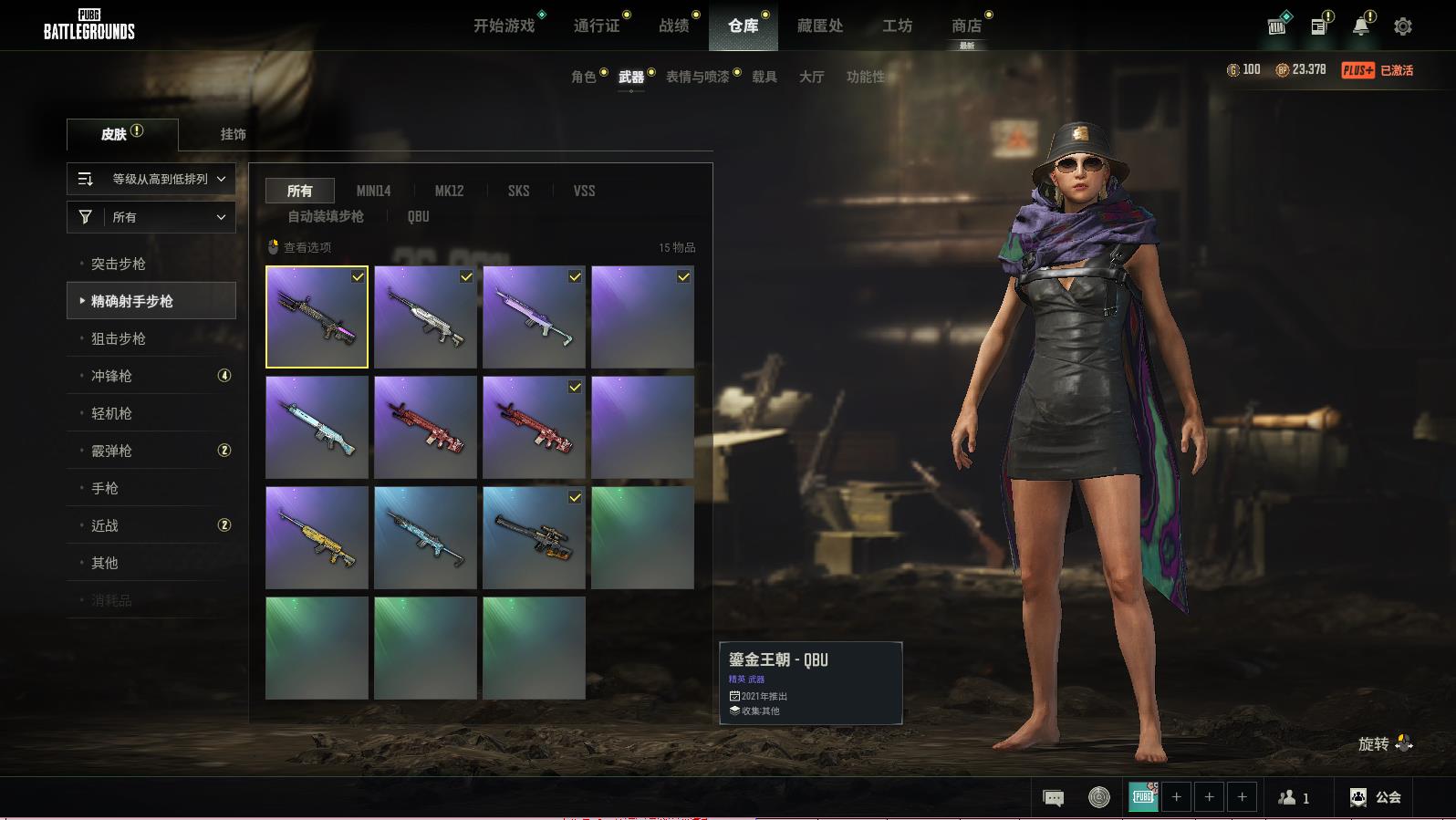Select the 狙击步枪 weapon category
Screen dimensions: 1456x820
[x=119, y=338]
